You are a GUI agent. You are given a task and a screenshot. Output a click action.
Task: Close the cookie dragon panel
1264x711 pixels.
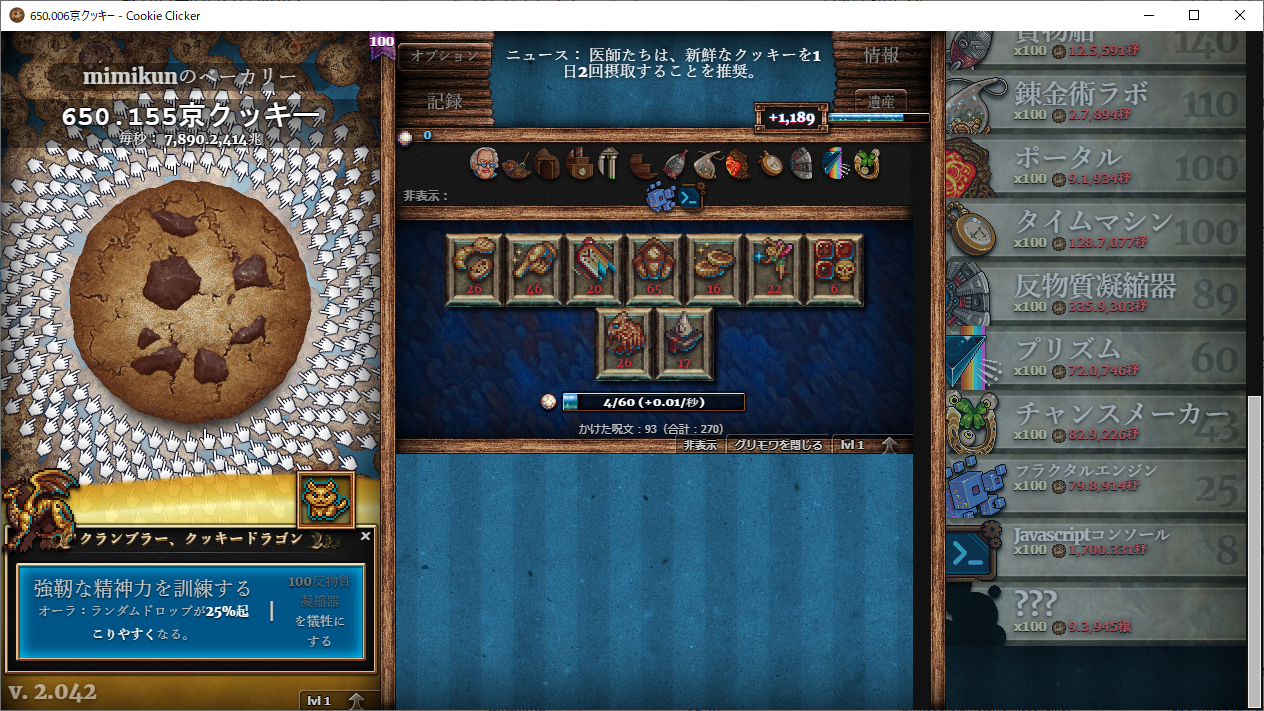(x=365, y=537)
